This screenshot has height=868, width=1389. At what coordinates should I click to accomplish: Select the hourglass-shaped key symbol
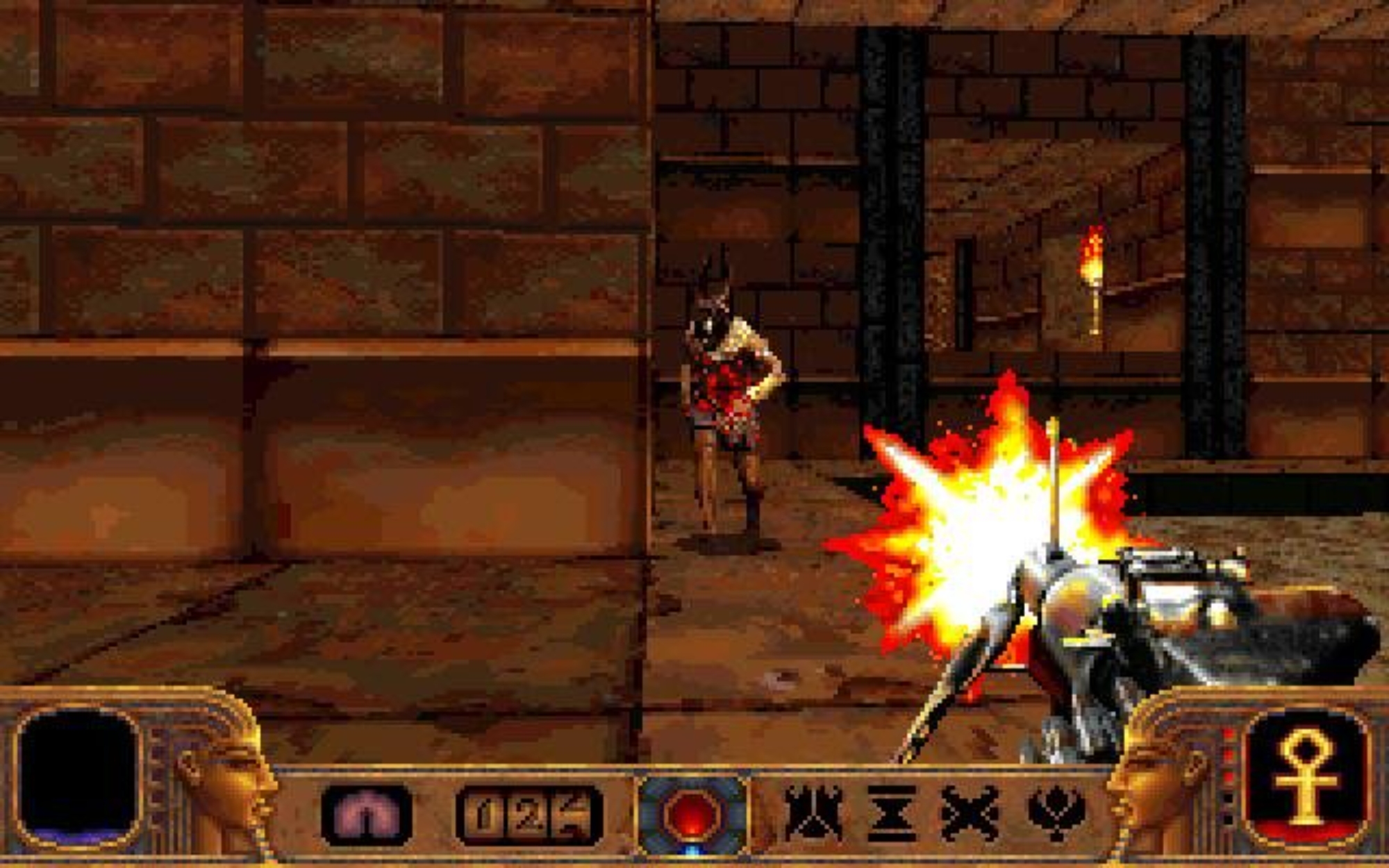point(891,814)
